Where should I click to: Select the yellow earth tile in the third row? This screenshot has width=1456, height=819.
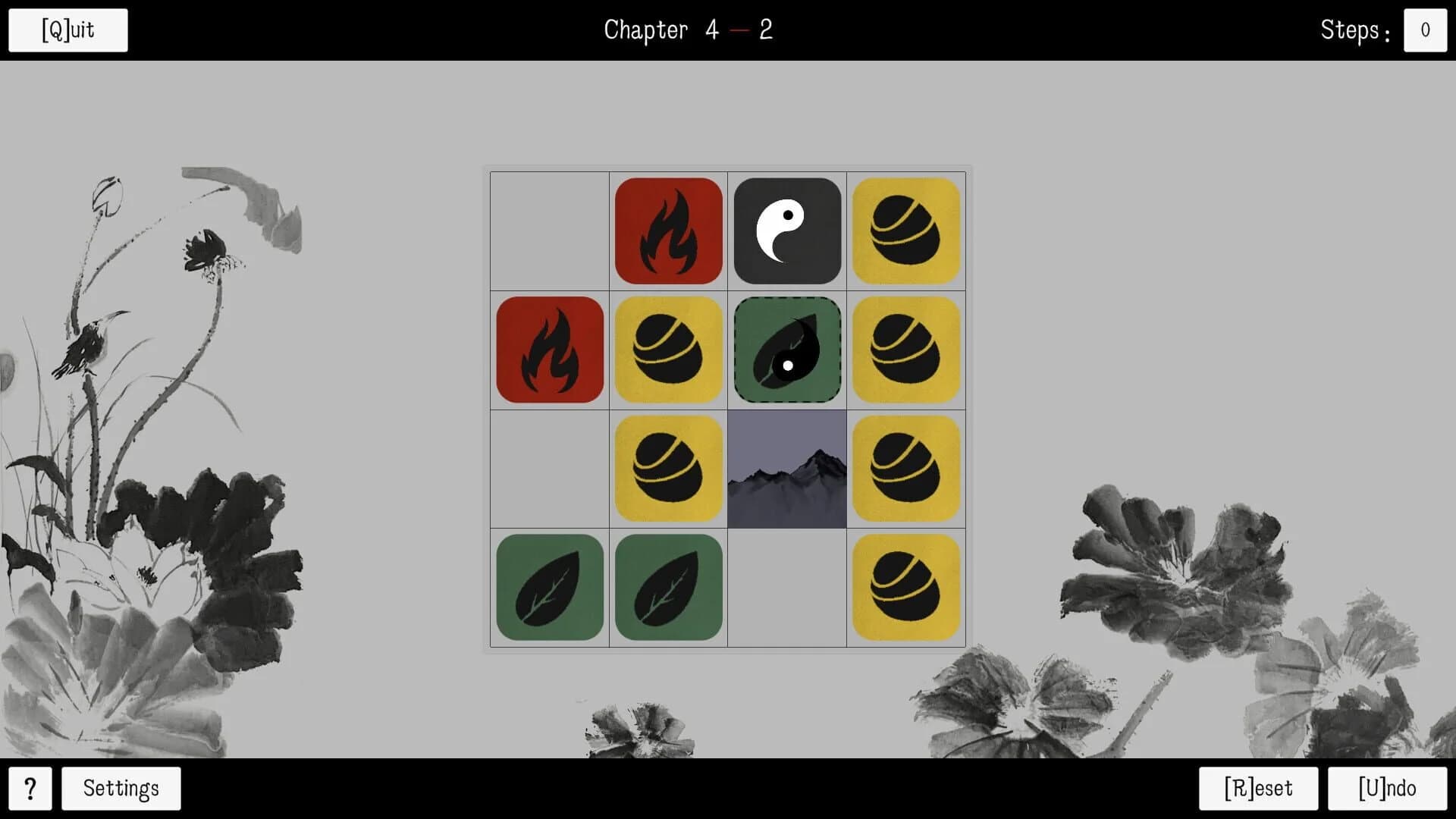pyautogui.click(x=668, y=469)
